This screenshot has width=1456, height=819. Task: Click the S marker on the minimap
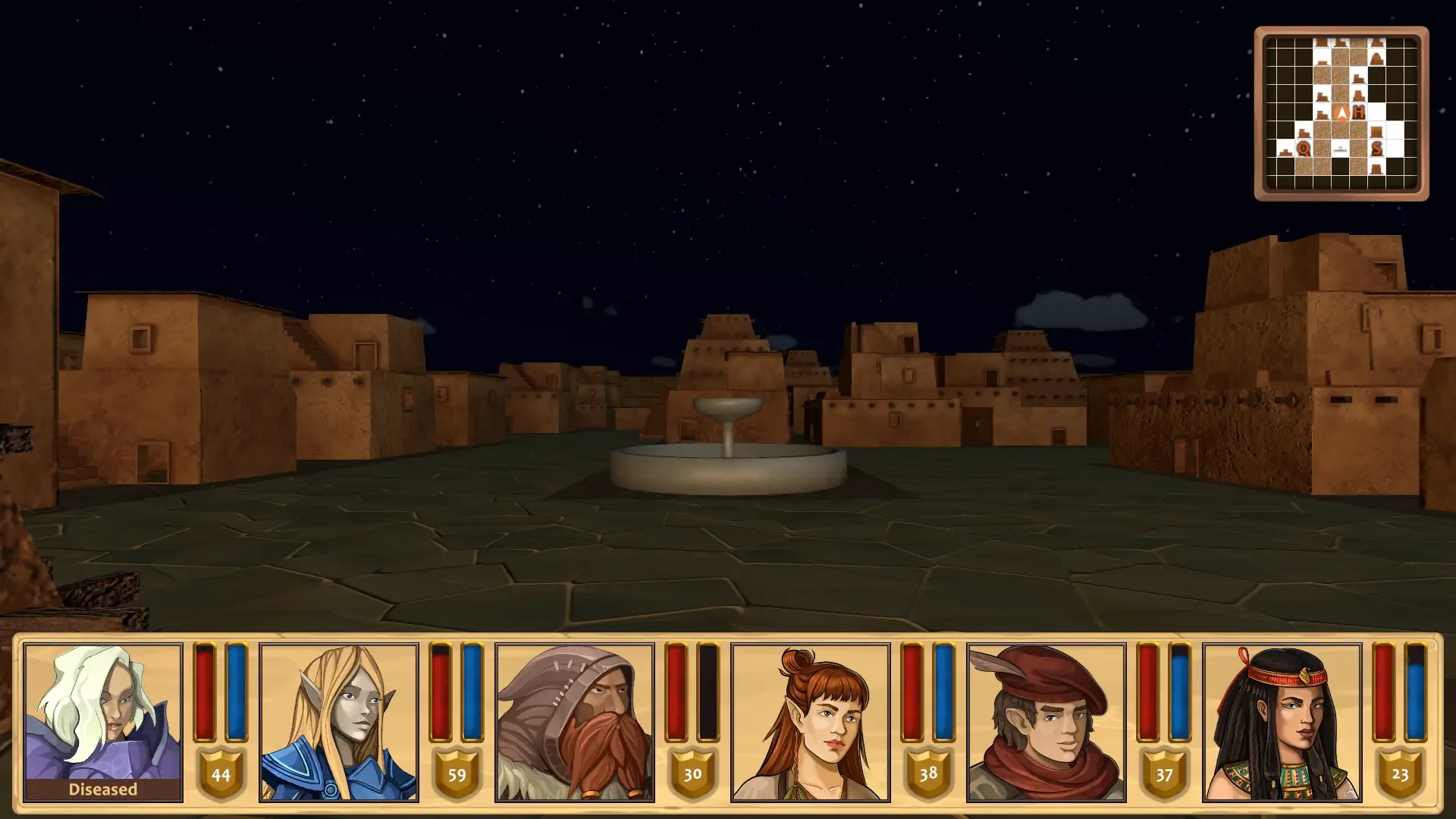[x=1376, y=148]
